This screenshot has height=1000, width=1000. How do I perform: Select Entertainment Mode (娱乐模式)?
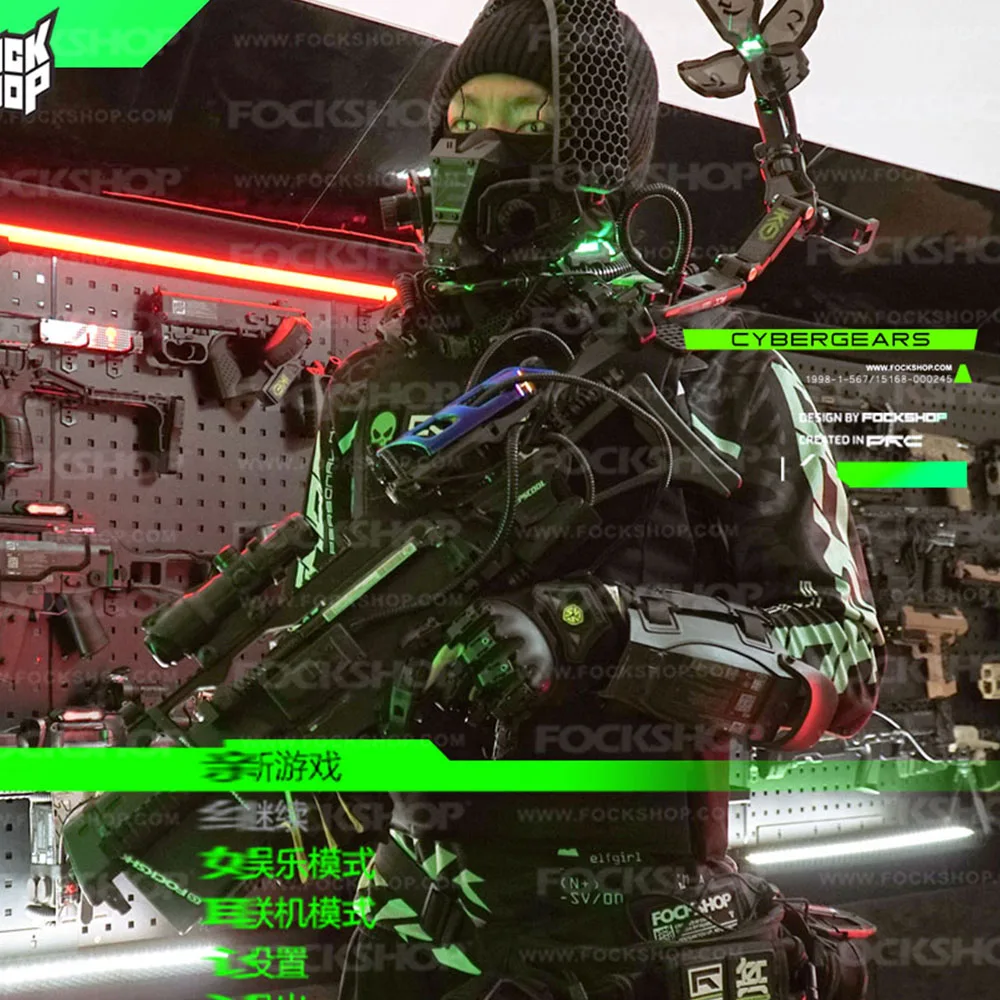click(x=288, y=863)
